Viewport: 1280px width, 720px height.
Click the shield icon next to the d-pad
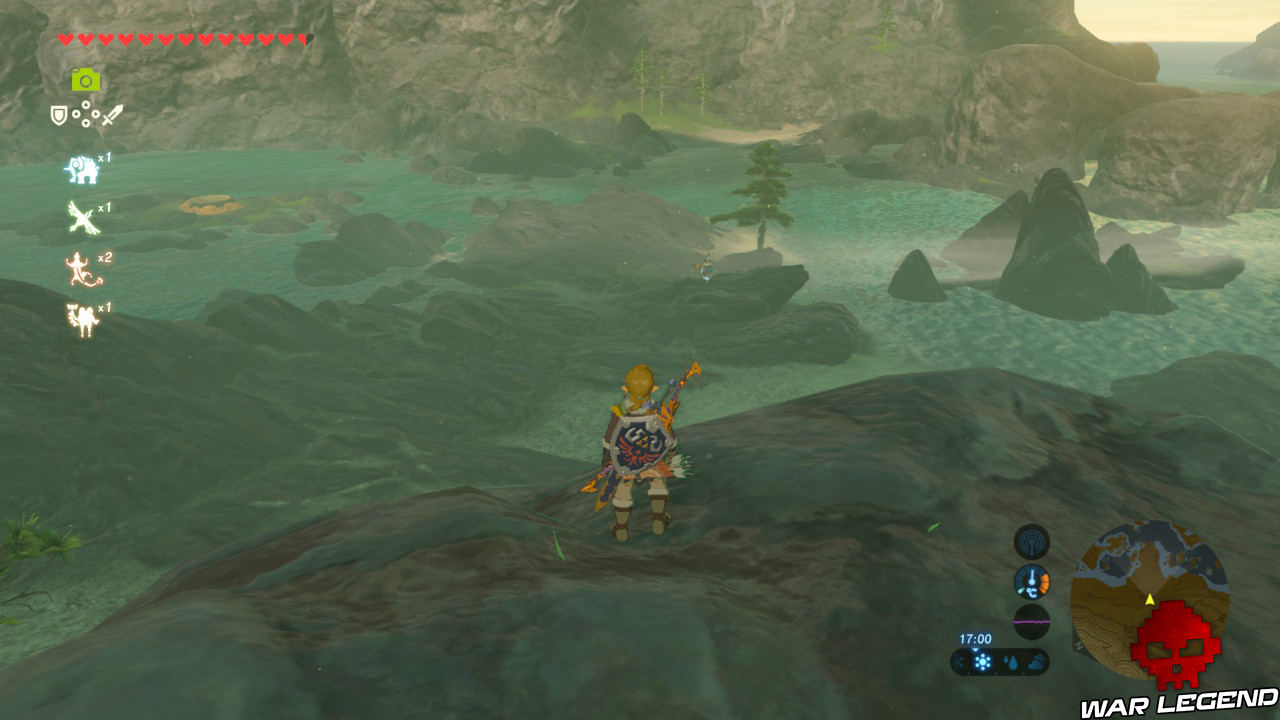[58, 115]
